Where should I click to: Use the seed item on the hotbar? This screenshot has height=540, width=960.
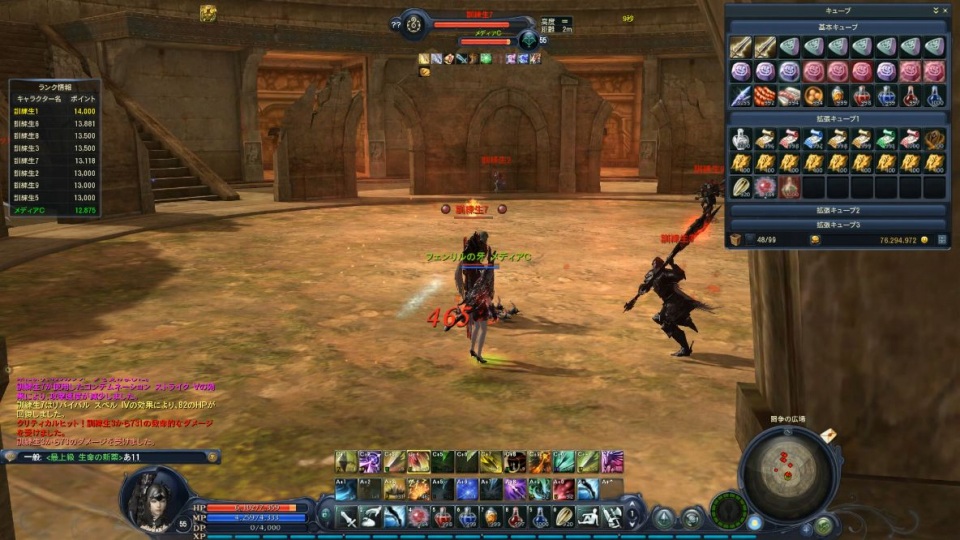(x=564, y=517)
